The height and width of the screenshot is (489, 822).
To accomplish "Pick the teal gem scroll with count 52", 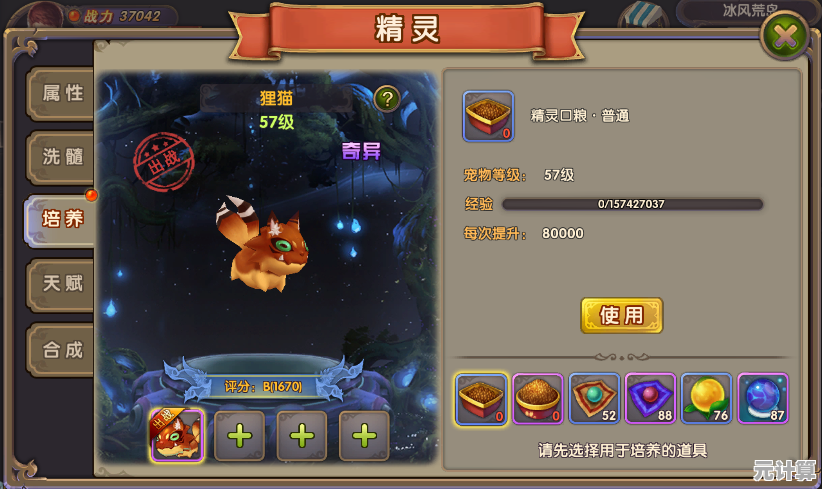I will coord(594,399).
